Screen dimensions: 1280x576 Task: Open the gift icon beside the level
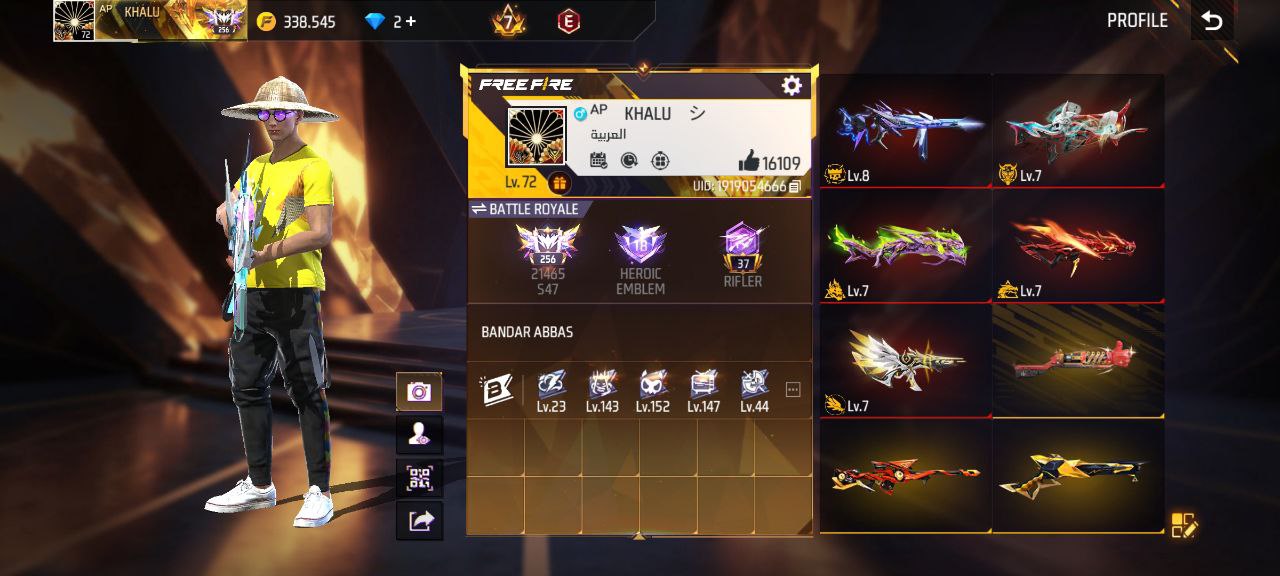click(558, 182)
